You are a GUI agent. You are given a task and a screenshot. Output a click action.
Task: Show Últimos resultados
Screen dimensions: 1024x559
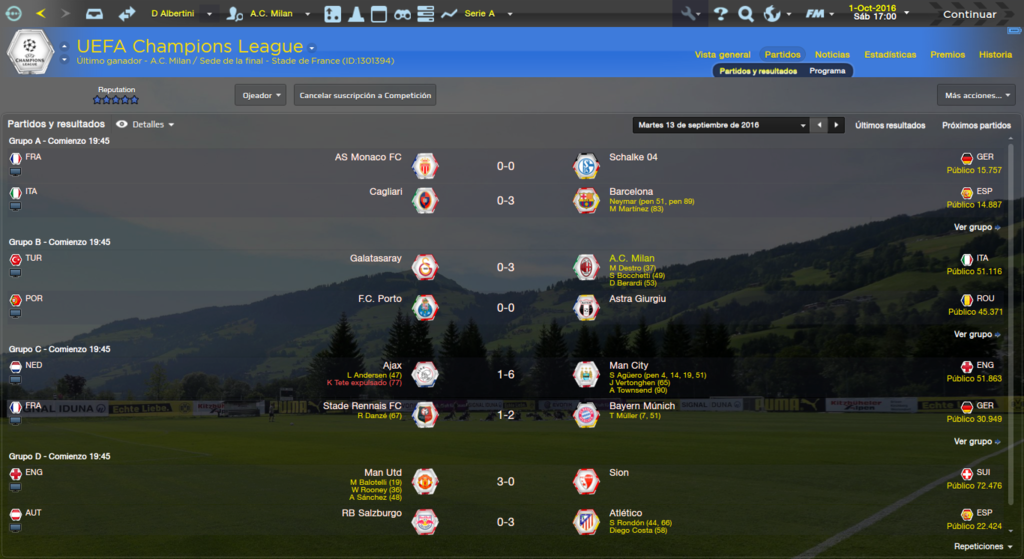890,125
